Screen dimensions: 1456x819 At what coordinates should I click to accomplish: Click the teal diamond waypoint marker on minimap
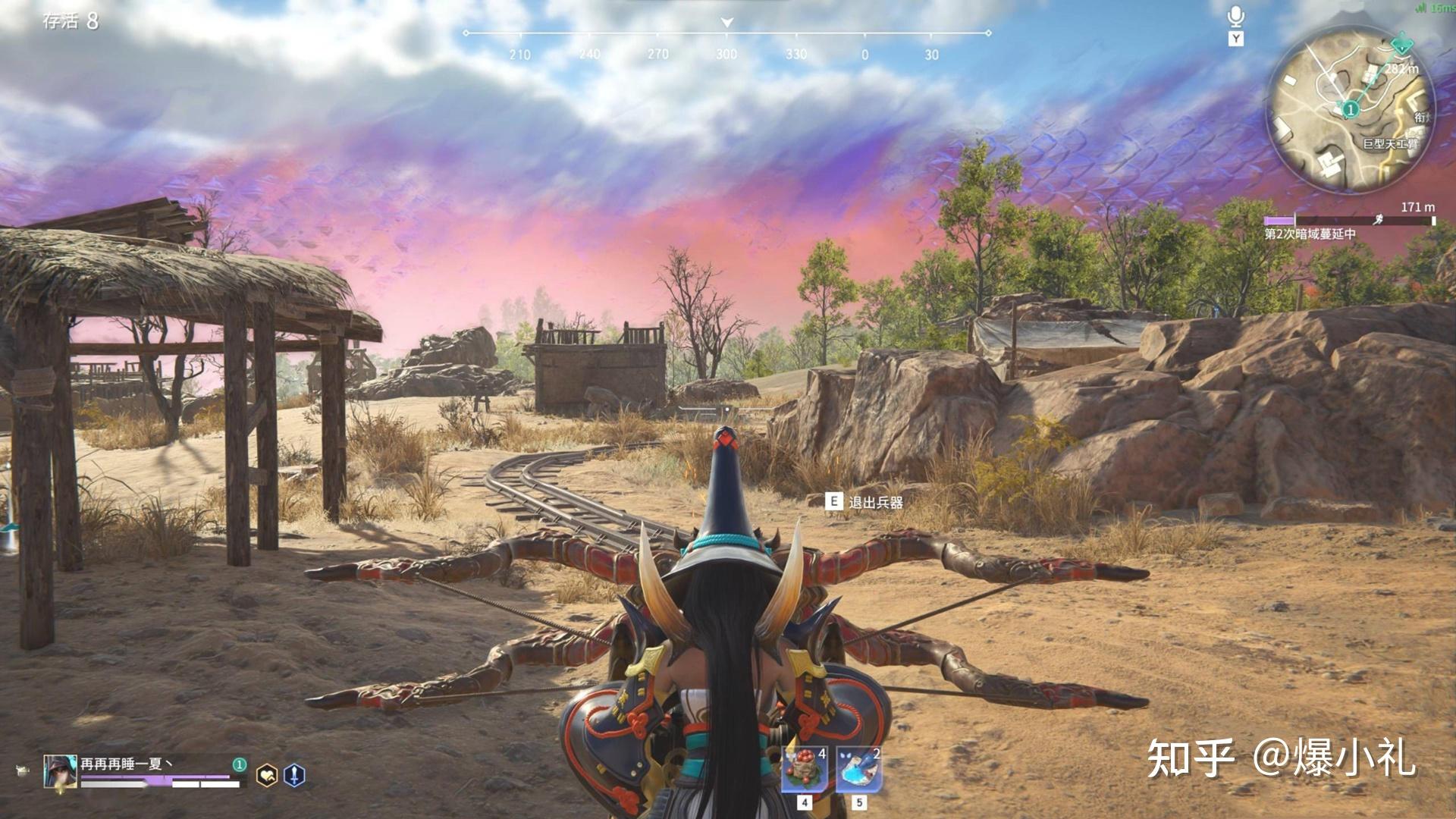pos(1403,44)
